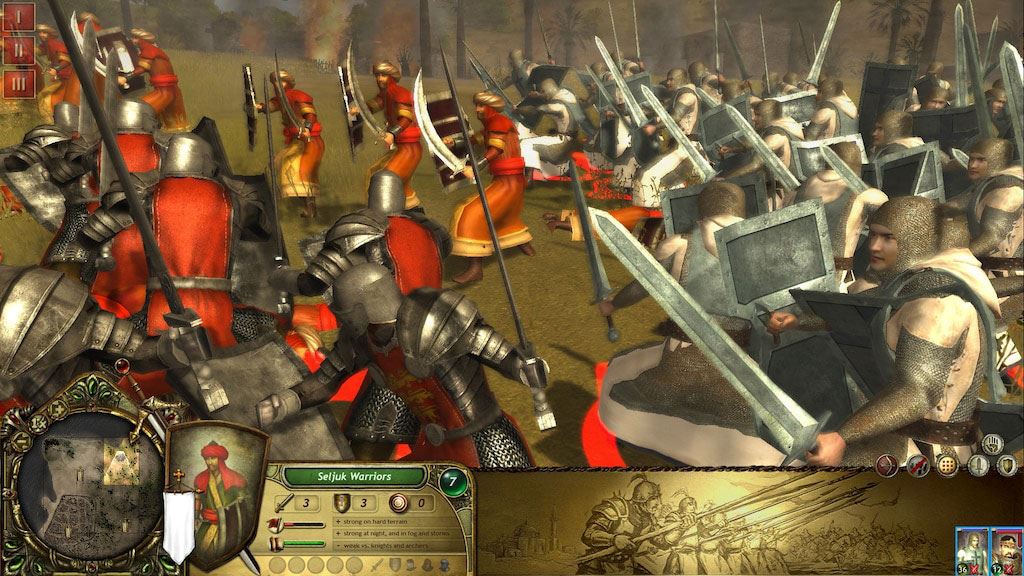
Task: Select control group II button
Action: click(x=20, y=50)
